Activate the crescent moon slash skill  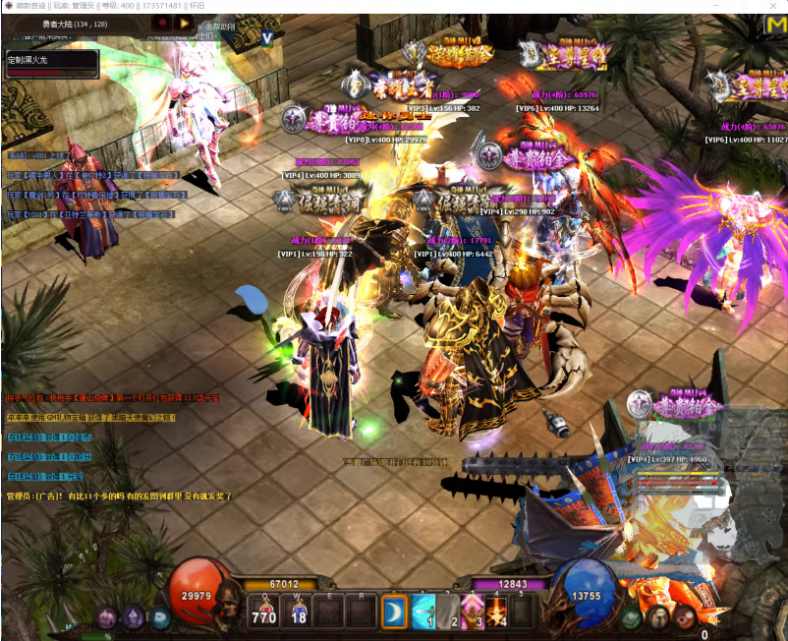coord(394,610)
